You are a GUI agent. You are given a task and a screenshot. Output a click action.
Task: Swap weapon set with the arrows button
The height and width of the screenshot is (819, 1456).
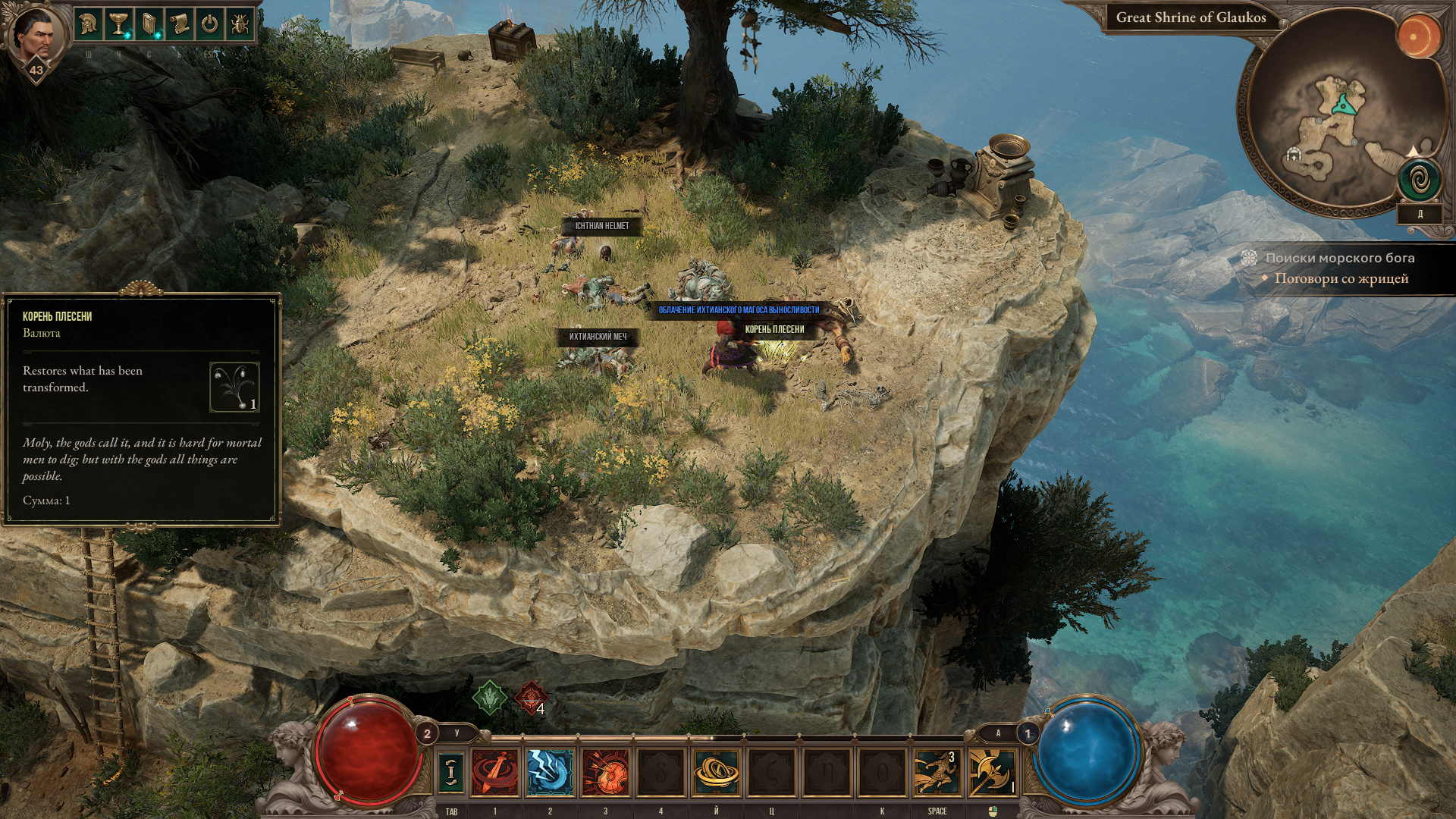[x=451, y=771]
